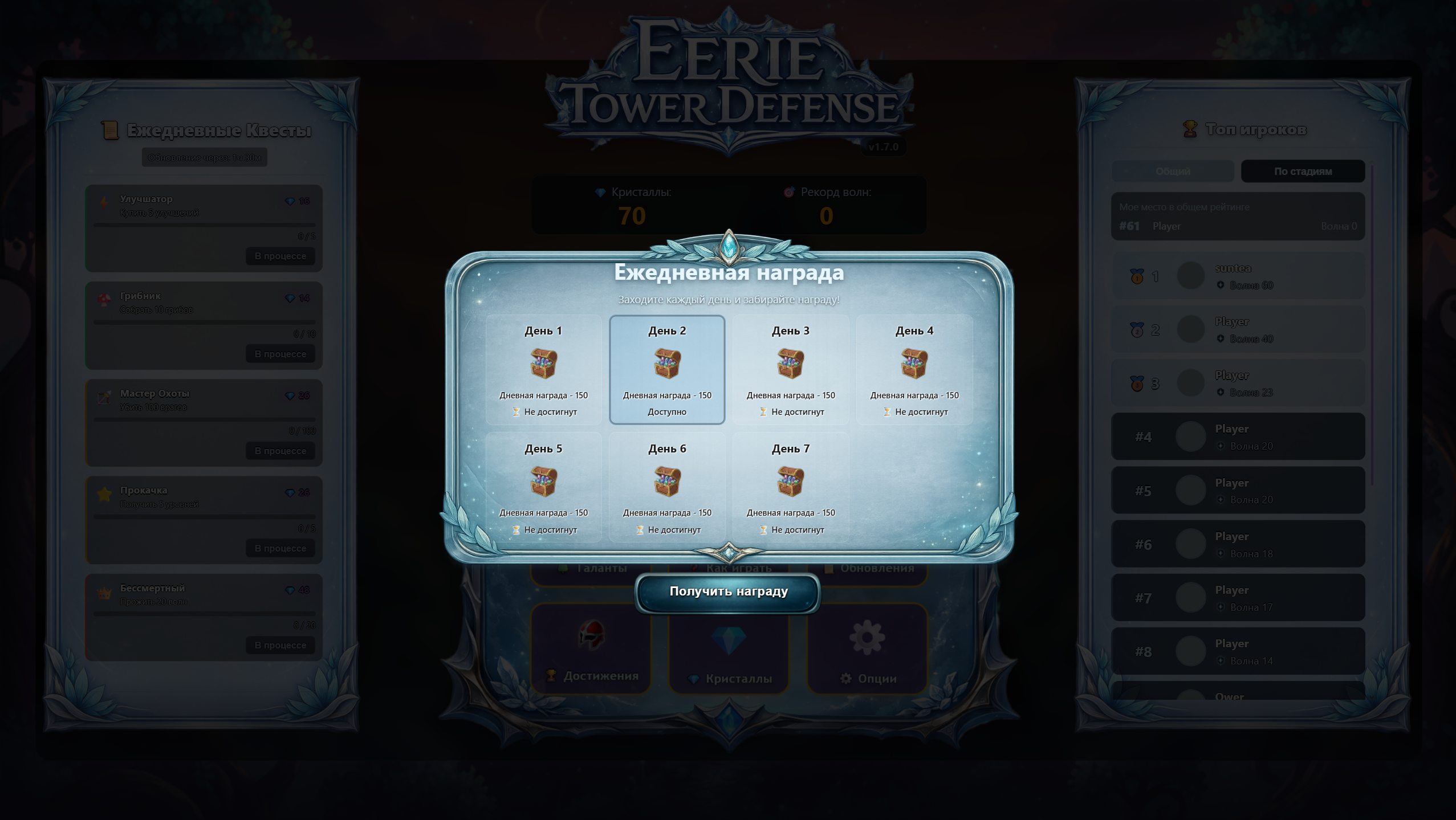Select the День 7 reward card
Screen dimensions: 1456x820
tap(790, 487)
